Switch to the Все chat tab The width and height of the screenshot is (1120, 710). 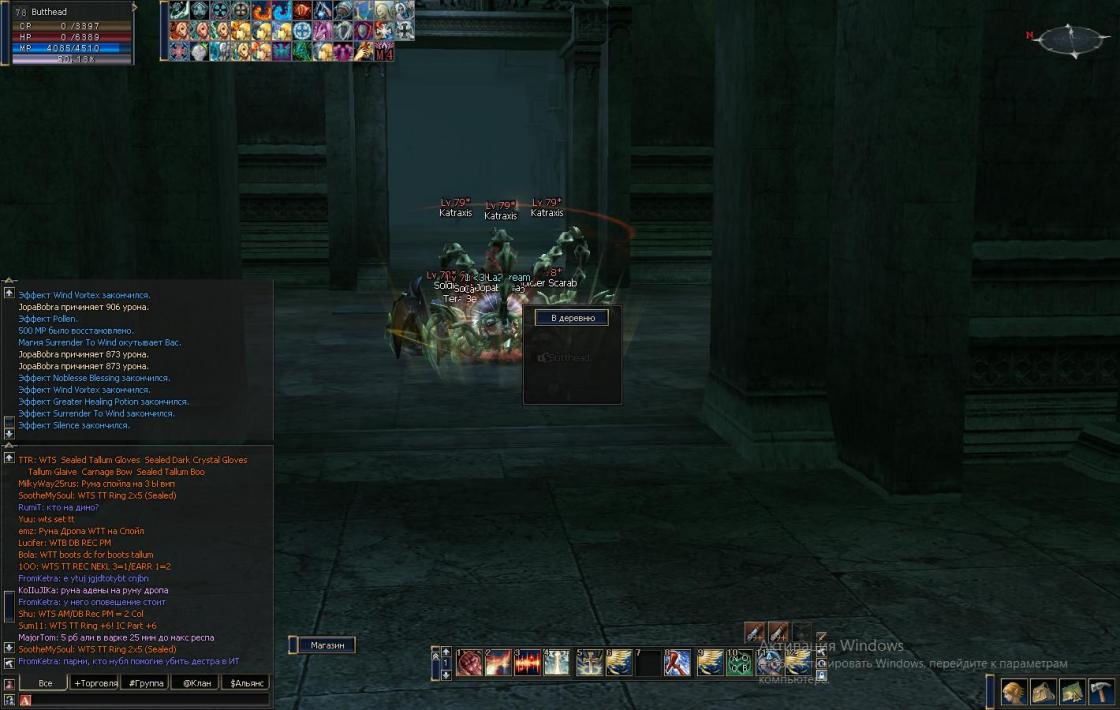pyautogui.click(x=44, y=683)
